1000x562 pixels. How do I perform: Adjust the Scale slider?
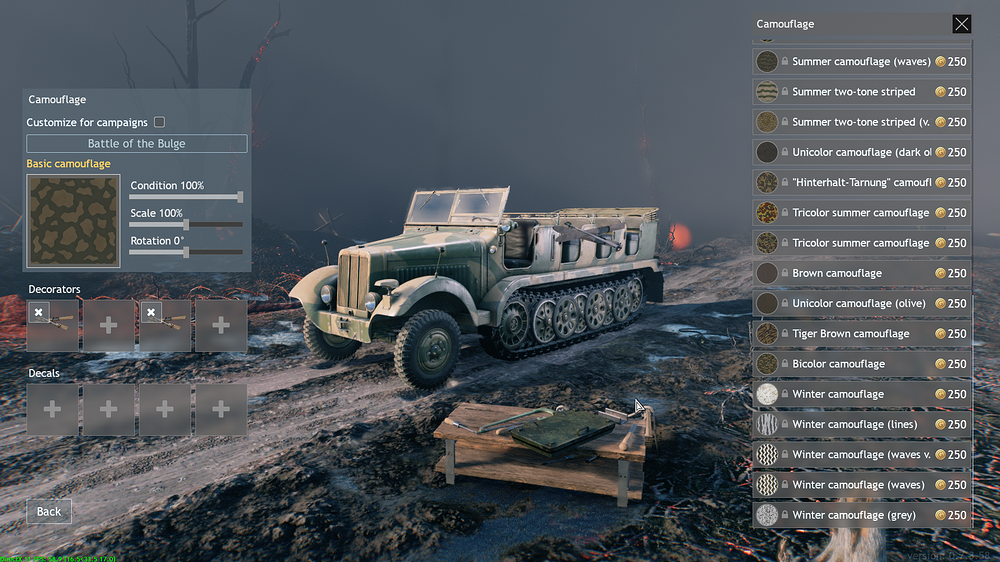click(186, 225)
